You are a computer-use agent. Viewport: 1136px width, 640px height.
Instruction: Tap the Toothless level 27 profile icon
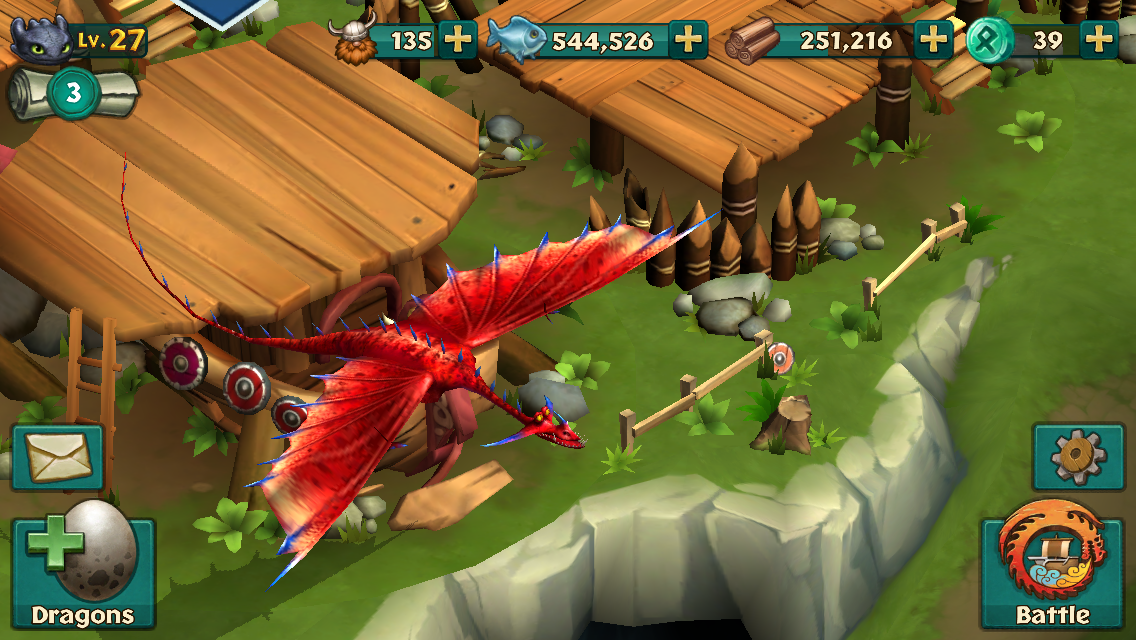(x=43, y=40)
